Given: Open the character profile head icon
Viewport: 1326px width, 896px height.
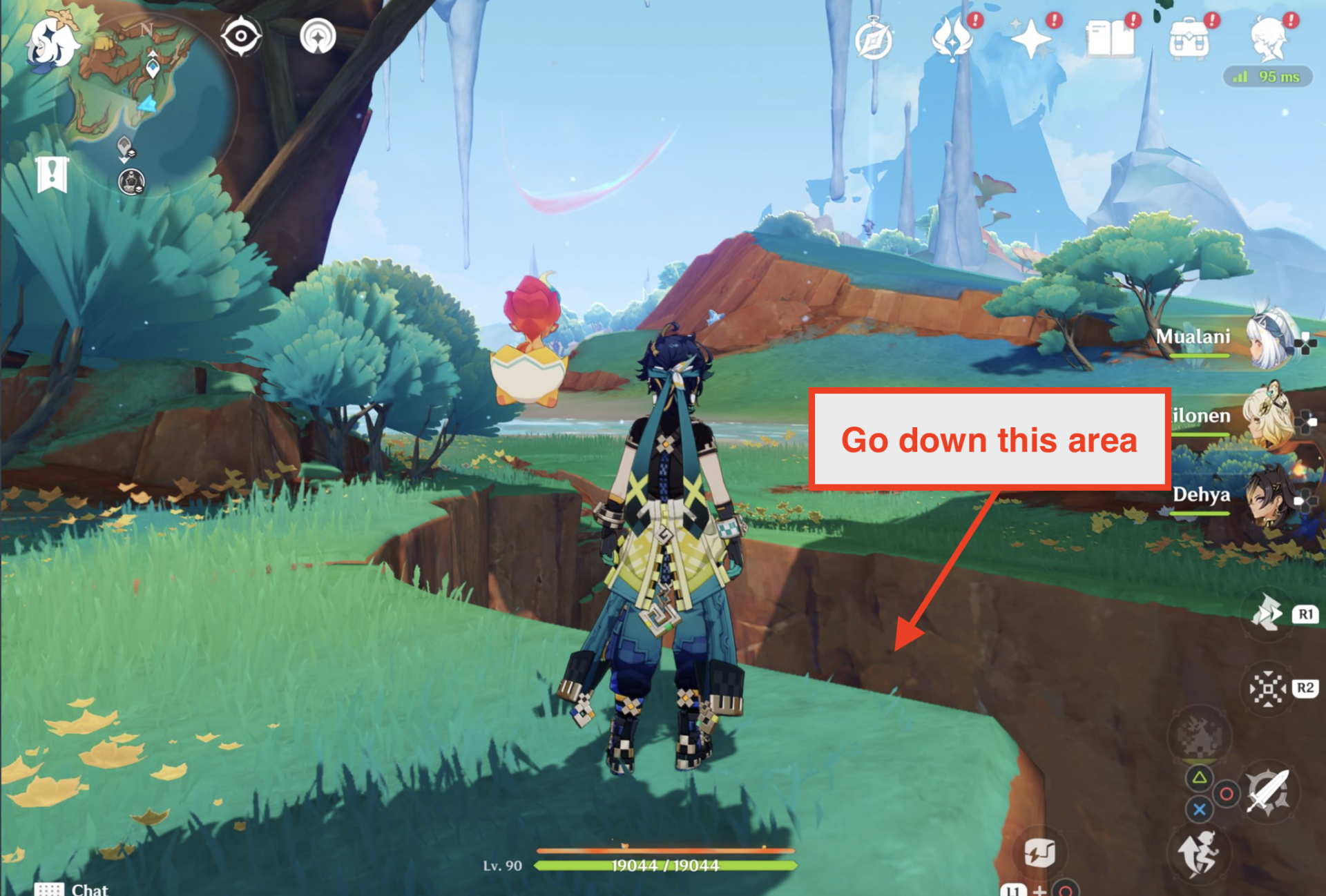Looking at the screenshot, I should [1269, 39].
